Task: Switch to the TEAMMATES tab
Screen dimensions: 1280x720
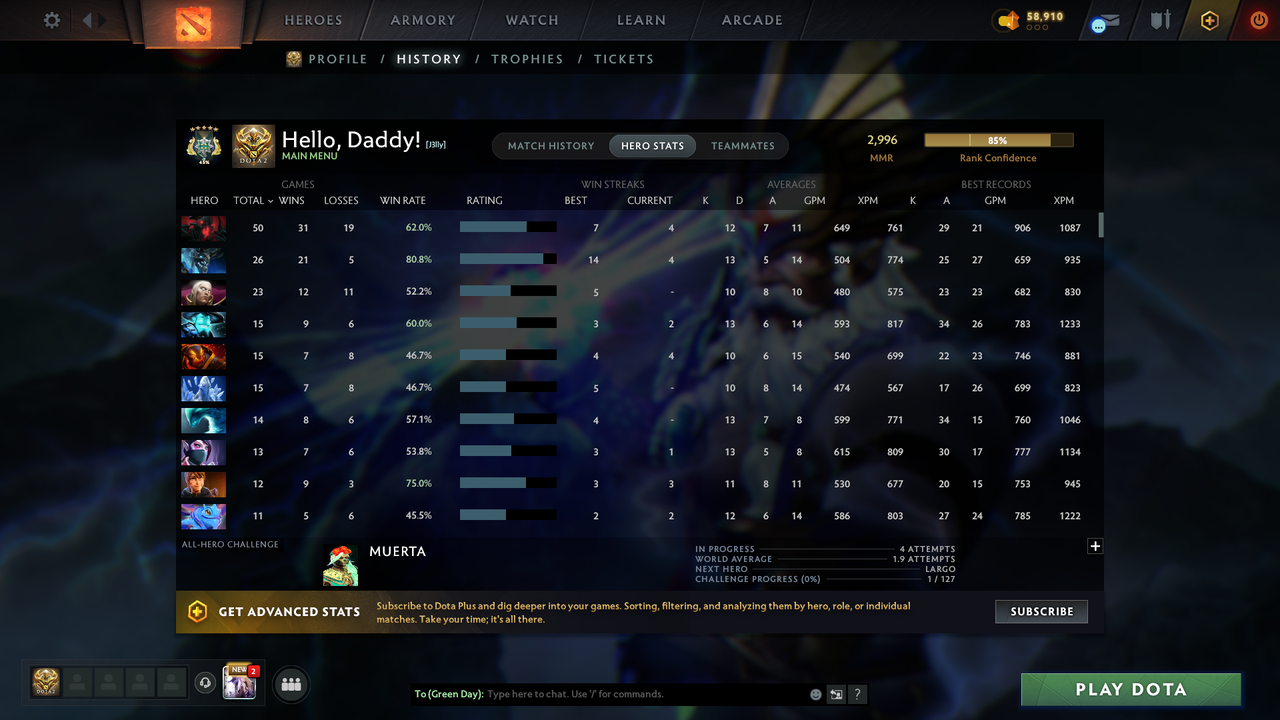Action: [x=743, y=145]
